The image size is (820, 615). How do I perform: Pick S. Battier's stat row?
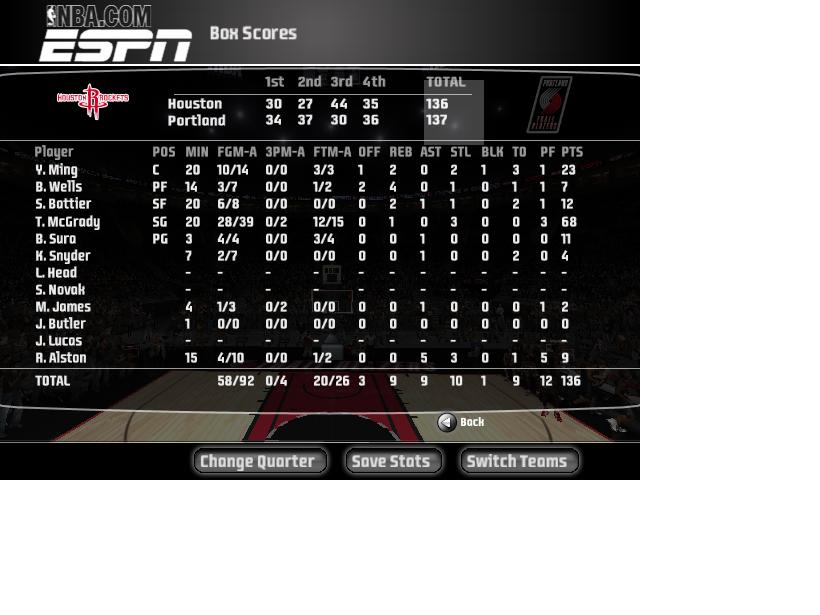pyautogui.click(x=63, y=204)
